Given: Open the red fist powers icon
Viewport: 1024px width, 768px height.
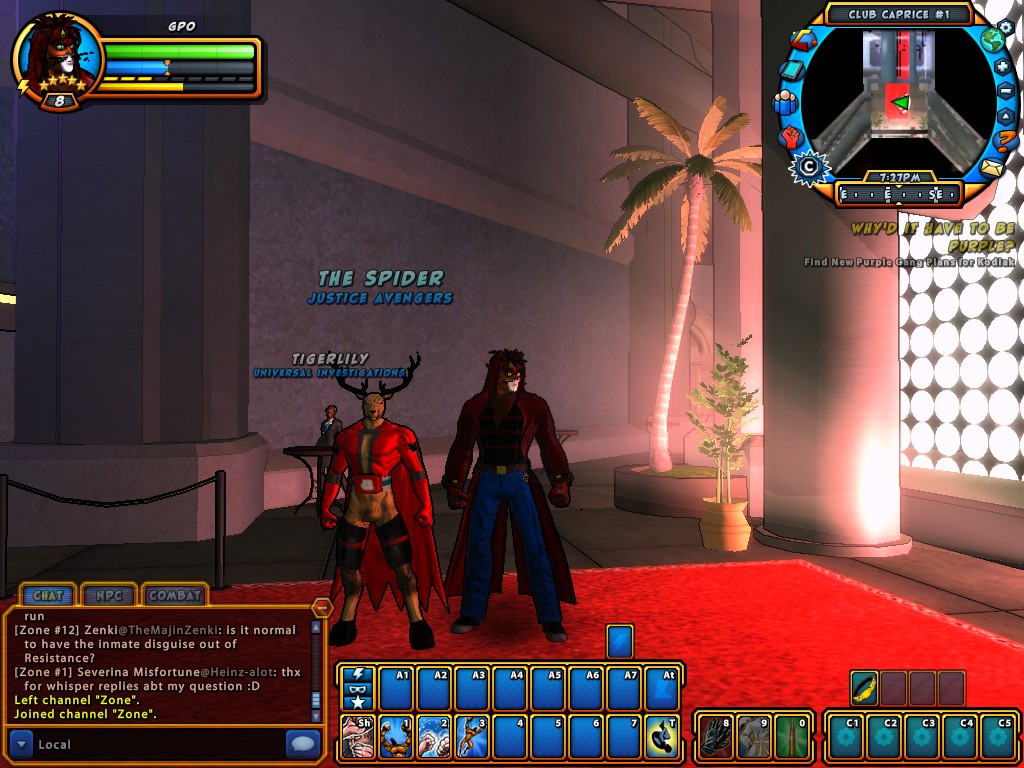Looking at the screenshot, I should tap(789, 135).
